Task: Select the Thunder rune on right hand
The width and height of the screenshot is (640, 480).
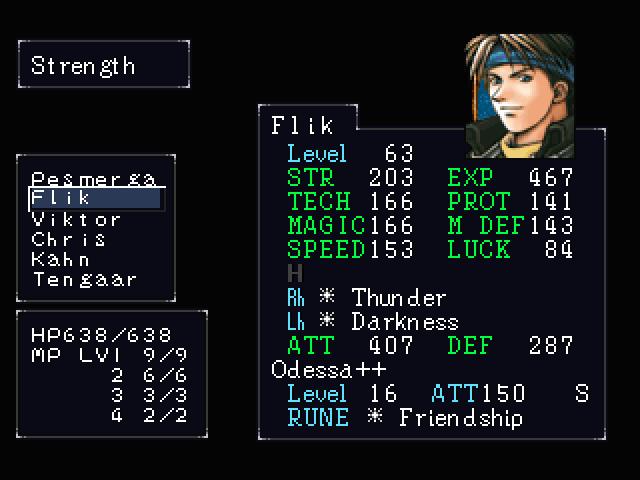Action: (398, 298)
